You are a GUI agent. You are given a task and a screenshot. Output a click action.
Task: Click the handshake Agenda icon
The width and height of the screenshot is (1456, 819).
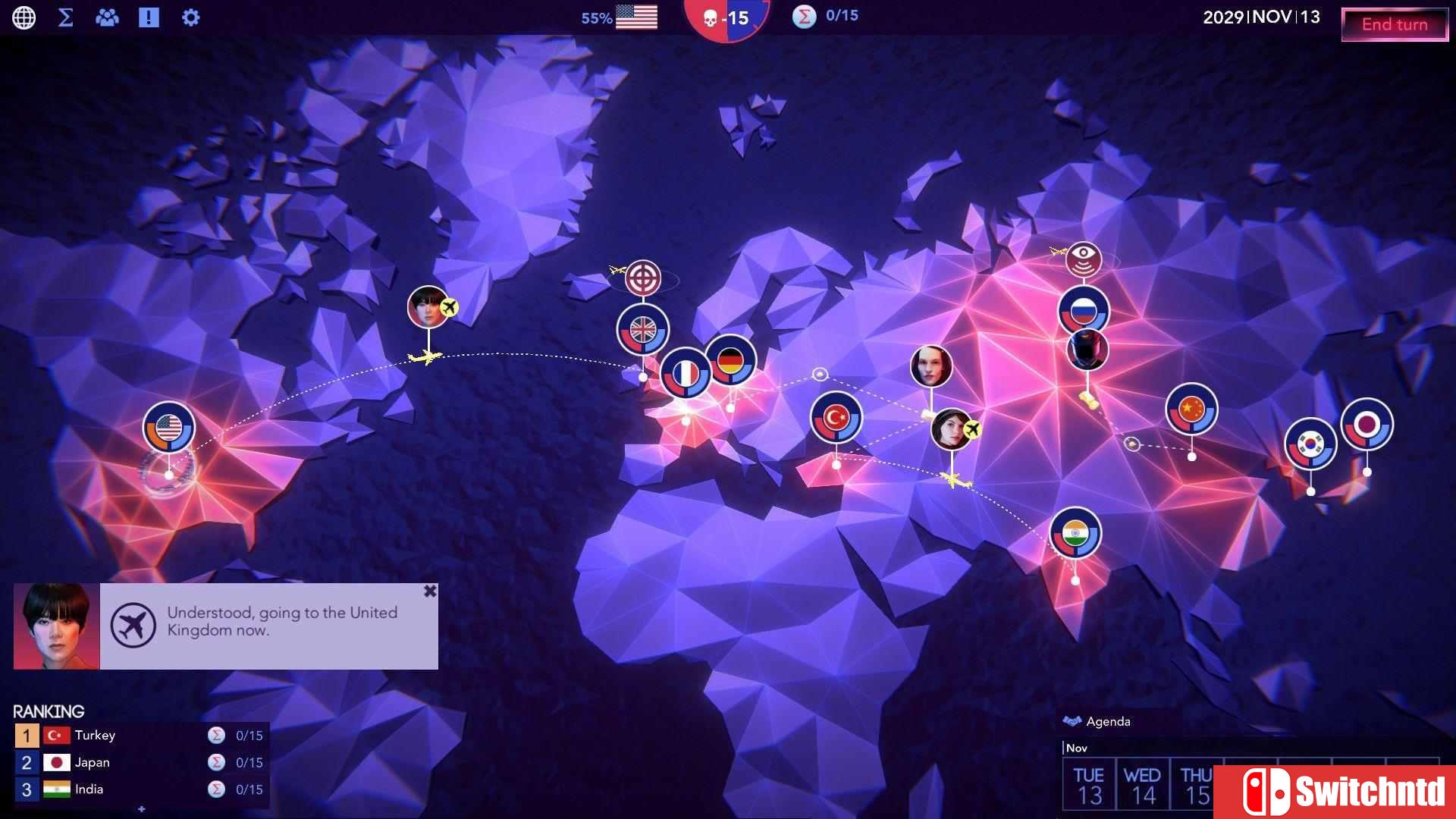click(1072, 720)
